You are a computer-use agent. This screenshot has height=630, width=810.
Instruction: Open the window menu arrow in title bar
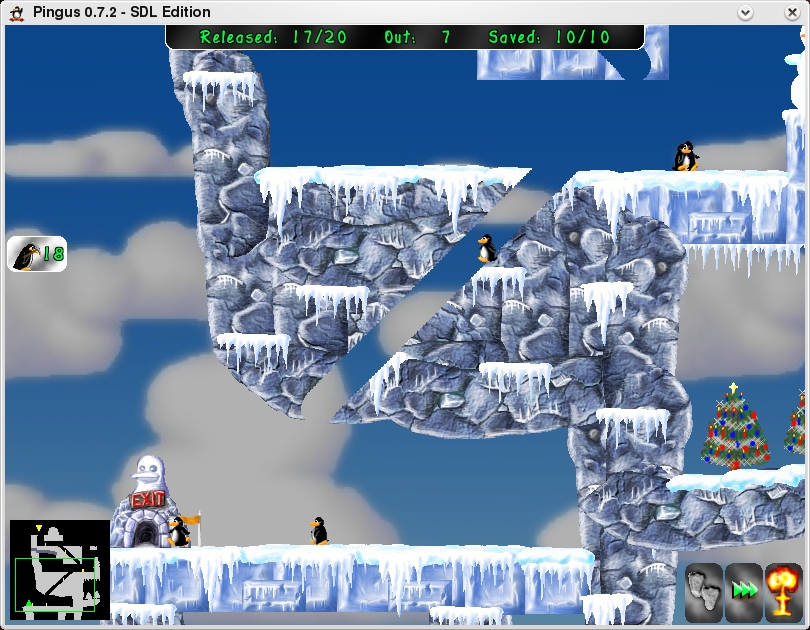[x=745, y=12]
